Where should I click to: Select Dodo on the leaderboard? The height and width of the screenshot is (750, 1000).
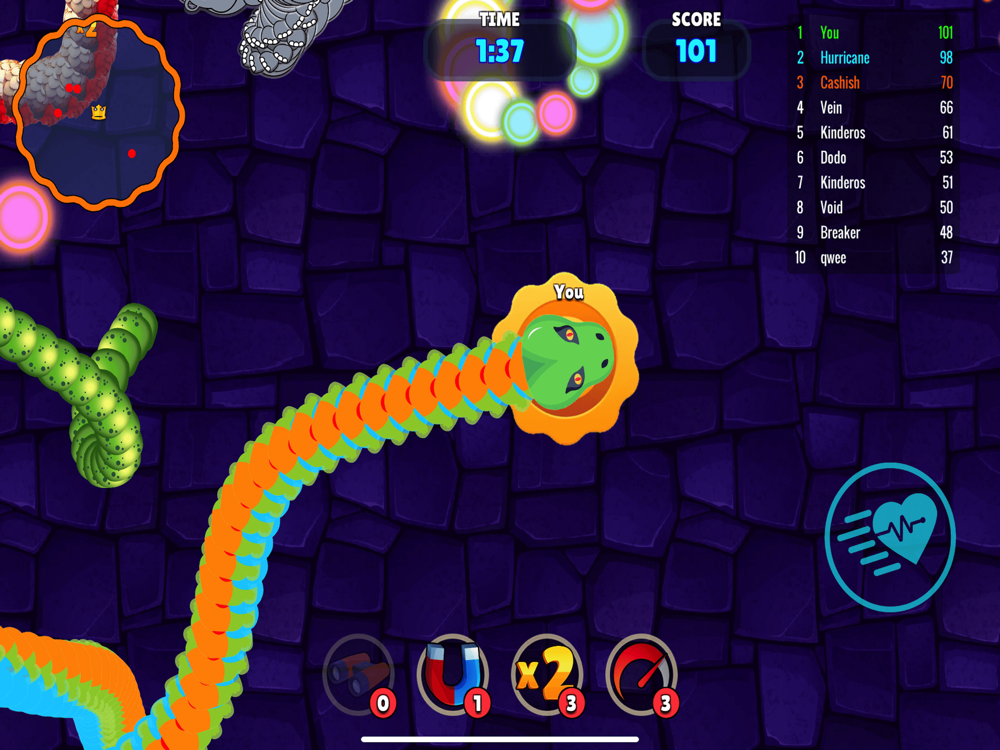pyautogui.click(x=874, y=158)
